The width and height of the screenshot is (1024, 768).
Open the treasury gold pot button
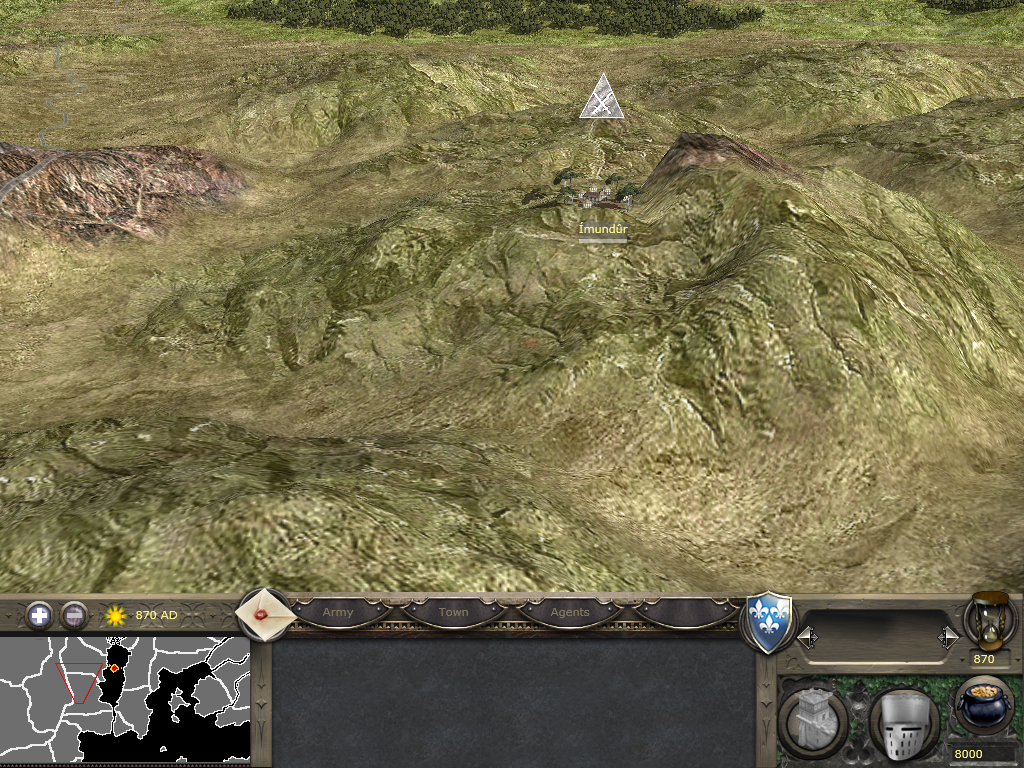[984, 706]
